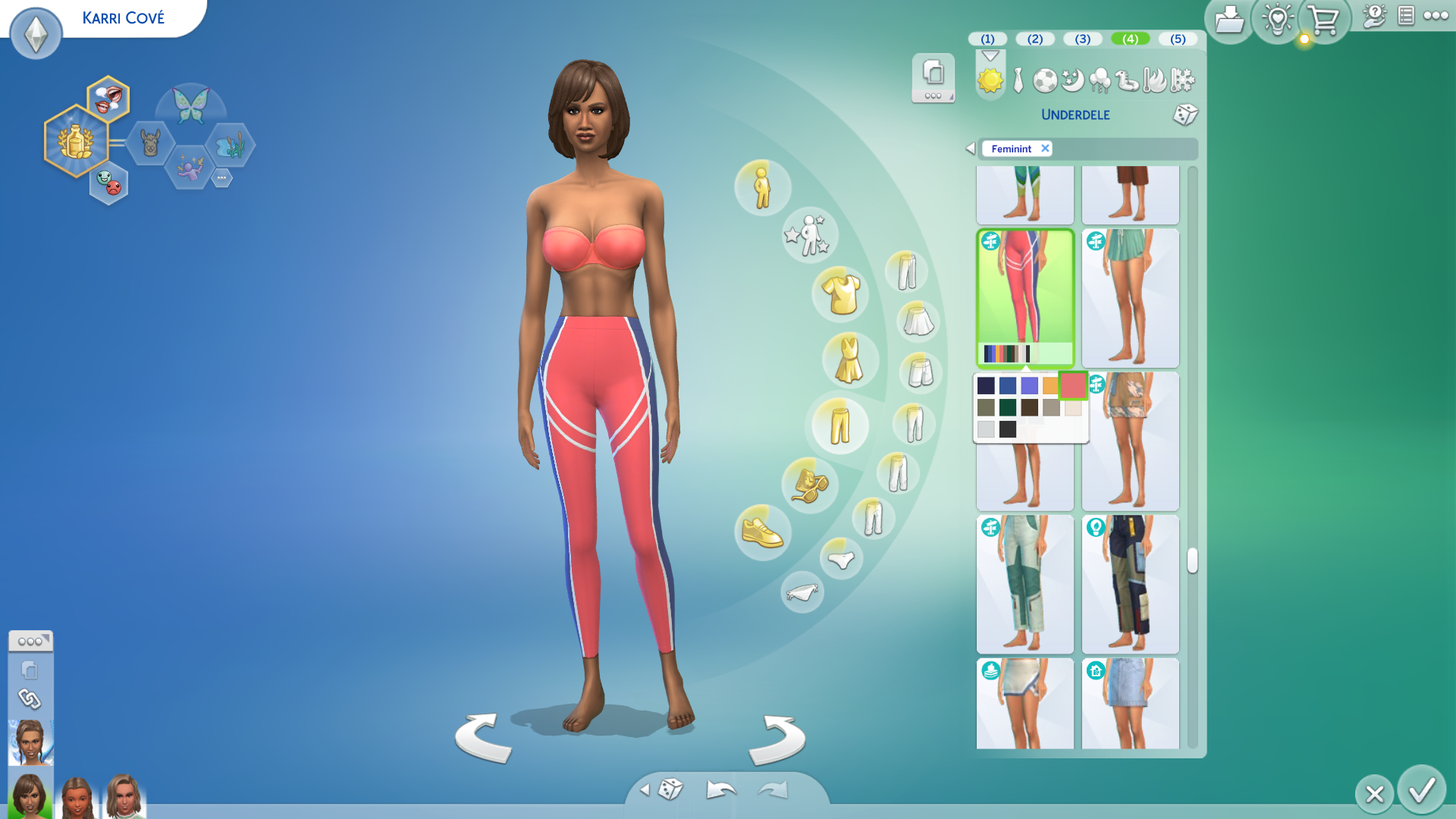Cancel with the X button

tap(1374, 794)
